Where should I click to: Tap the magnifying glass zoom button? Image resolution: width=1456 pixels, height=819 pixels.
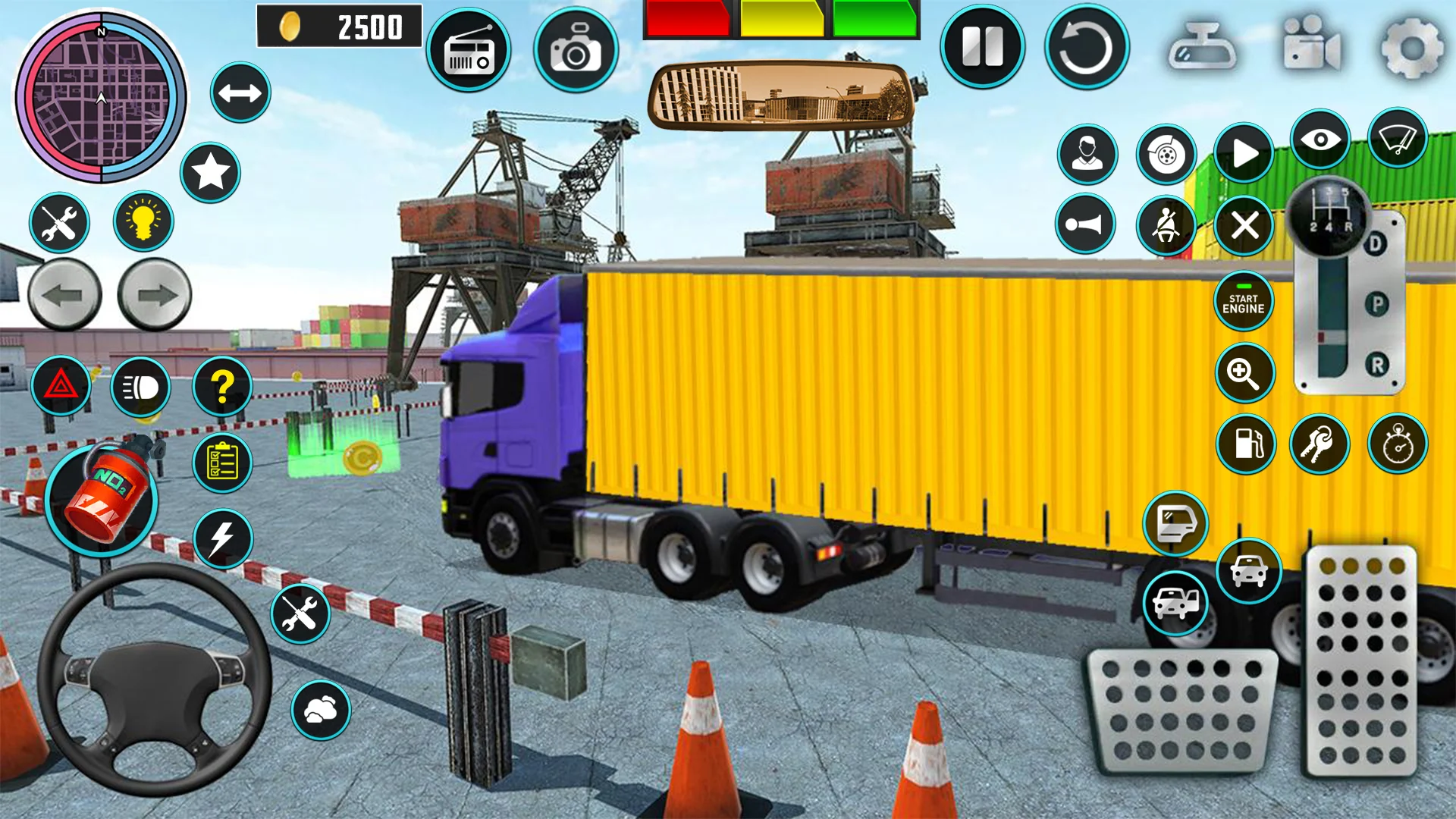[x=1244, y=372]
